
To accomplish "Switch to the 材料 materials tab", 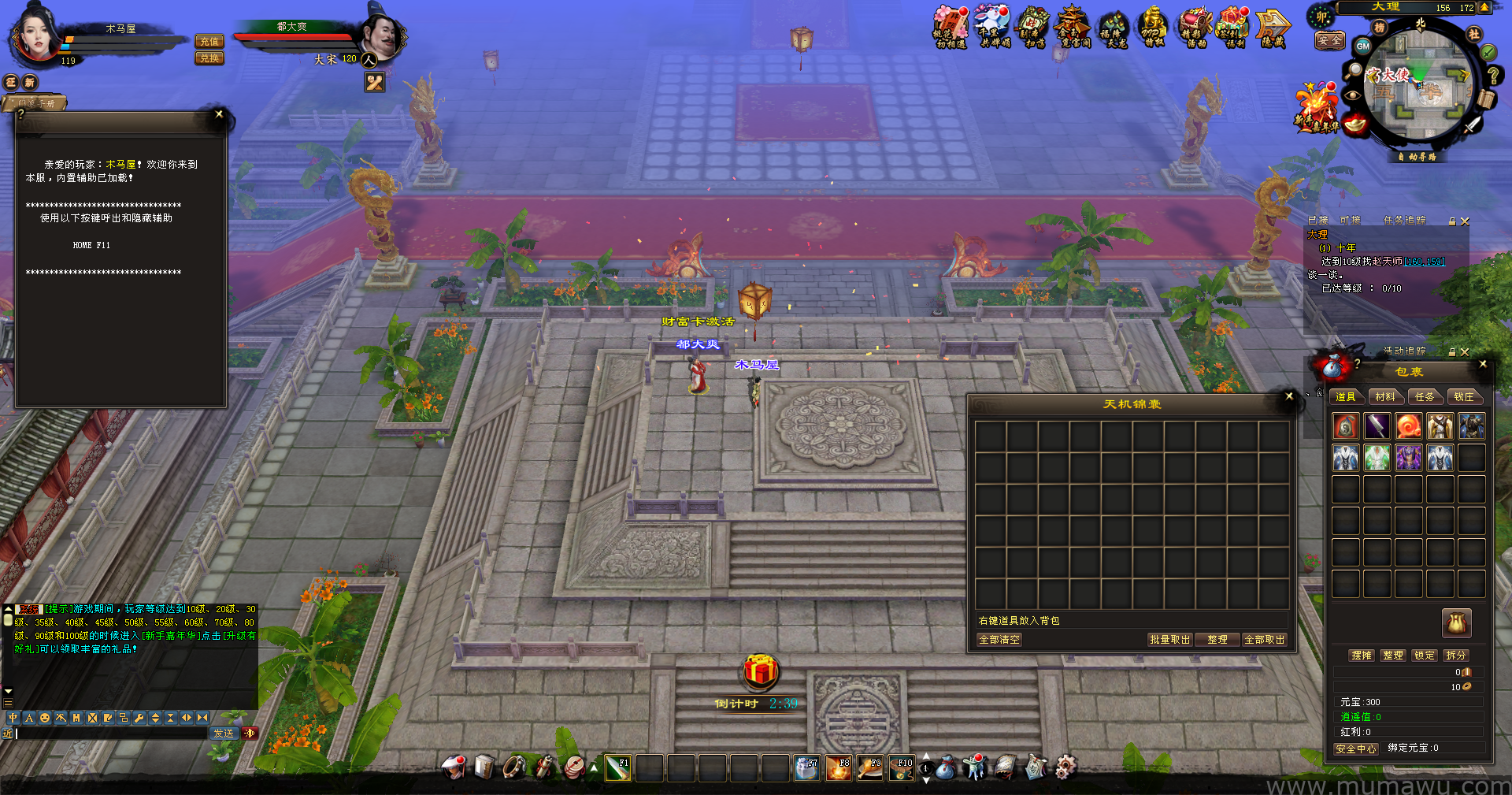I will pos(1385,397).
